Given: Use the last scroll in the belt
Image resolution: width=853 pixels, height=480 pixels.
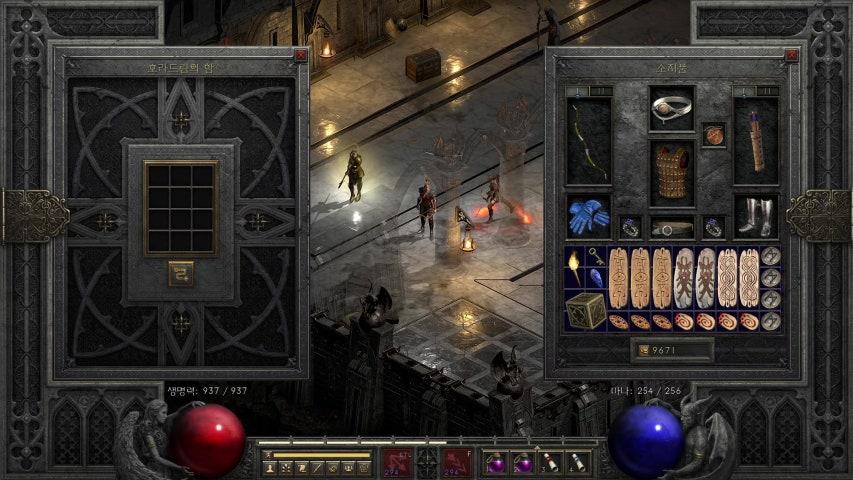Looking at the screenshot, I should tap(577, 463).
